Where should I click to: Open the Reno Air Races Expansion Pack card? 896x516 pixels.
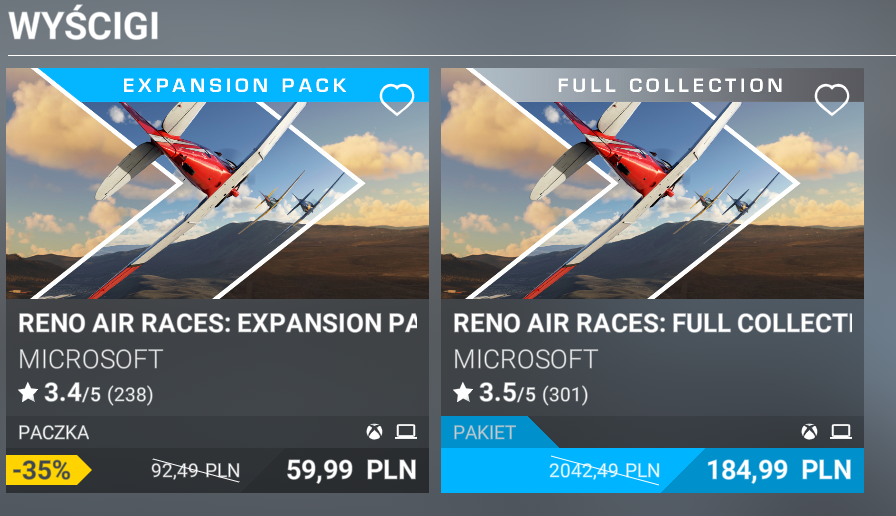tap(217, 200)
